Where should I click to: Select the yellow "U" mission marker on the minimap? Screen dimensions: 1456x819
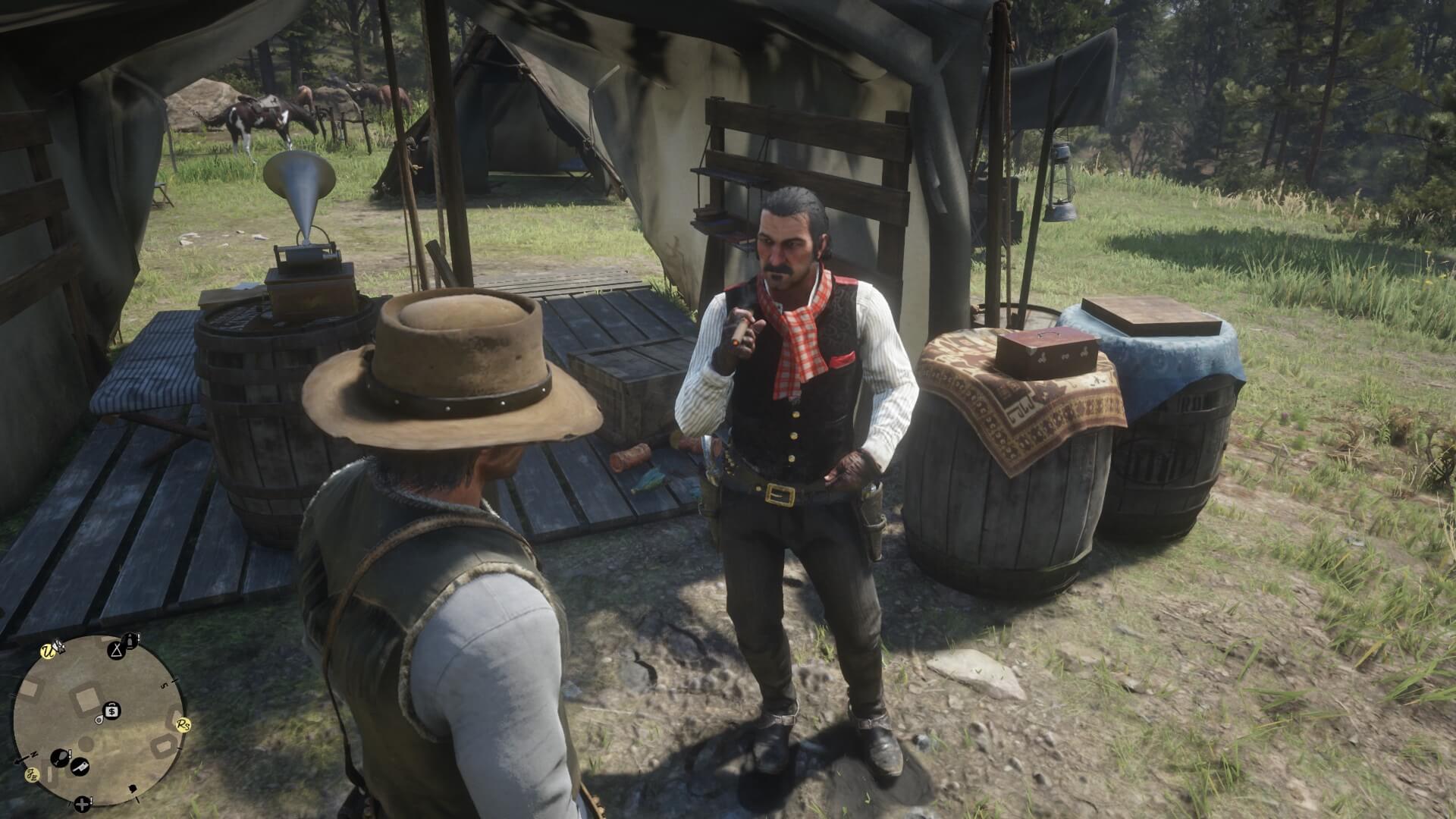(48, 651)
